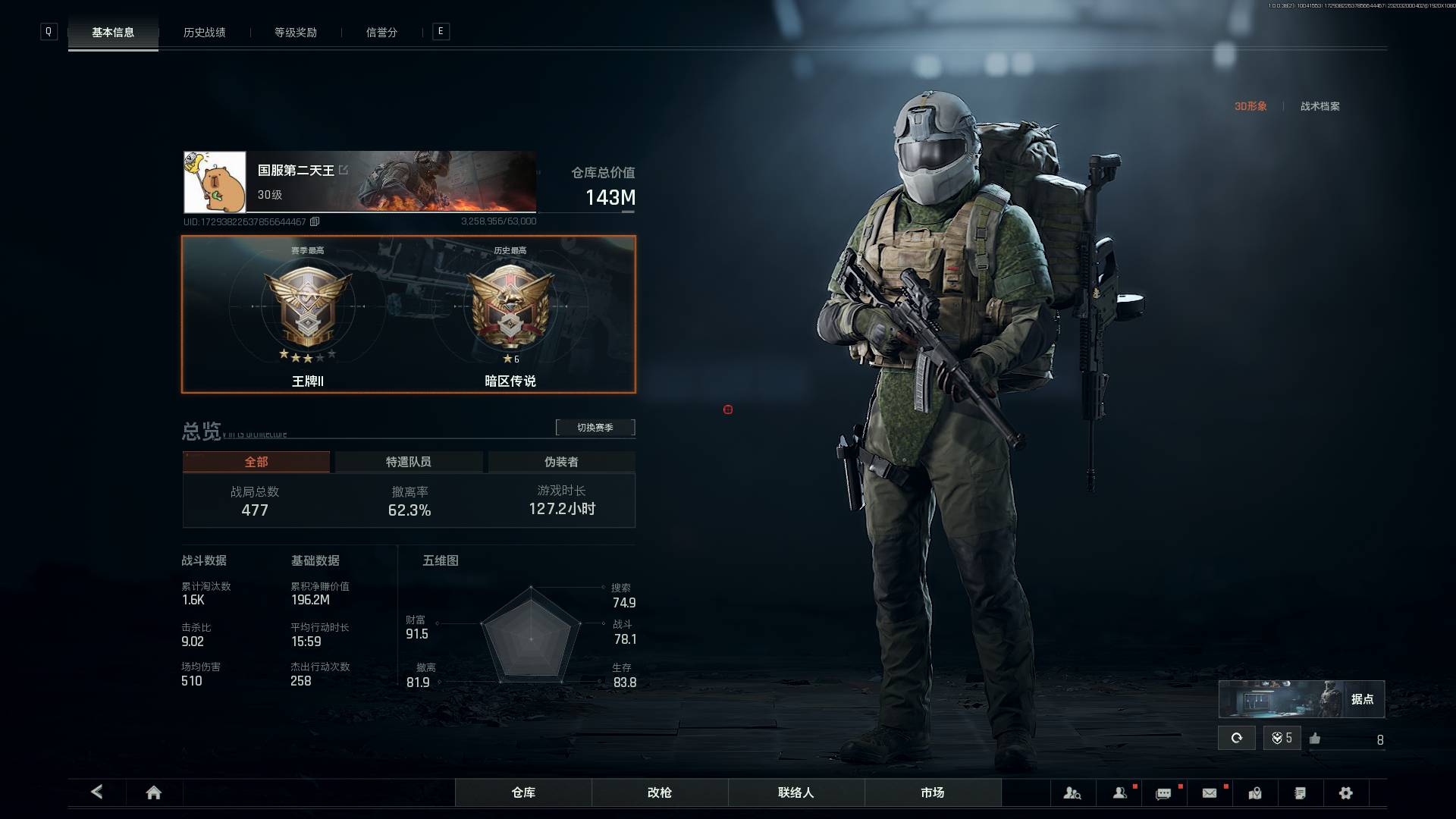Screen dimensions: 1456x819
Task: Open the 据点 thumbnail
Action: (x=1301, y=699)
